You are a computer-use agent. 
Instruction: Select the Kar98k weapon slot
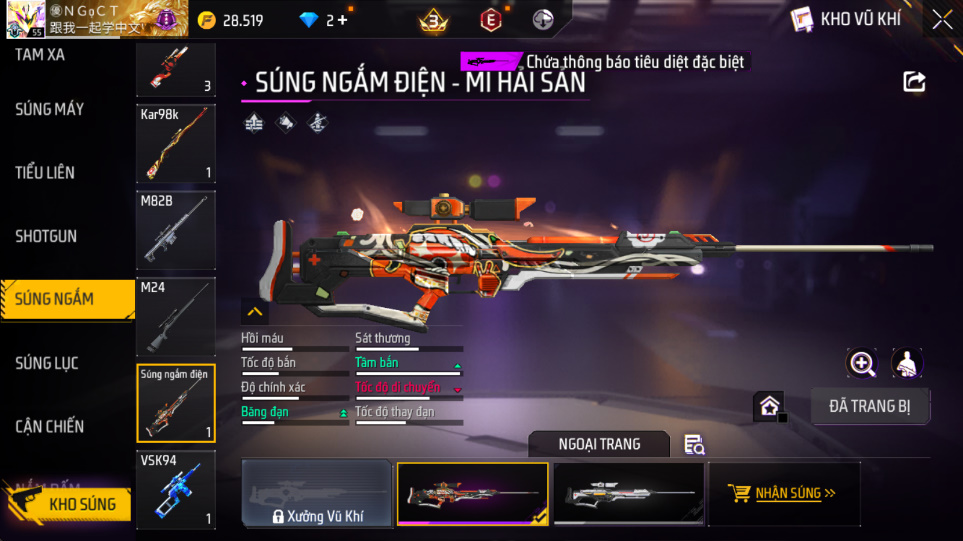176,144
